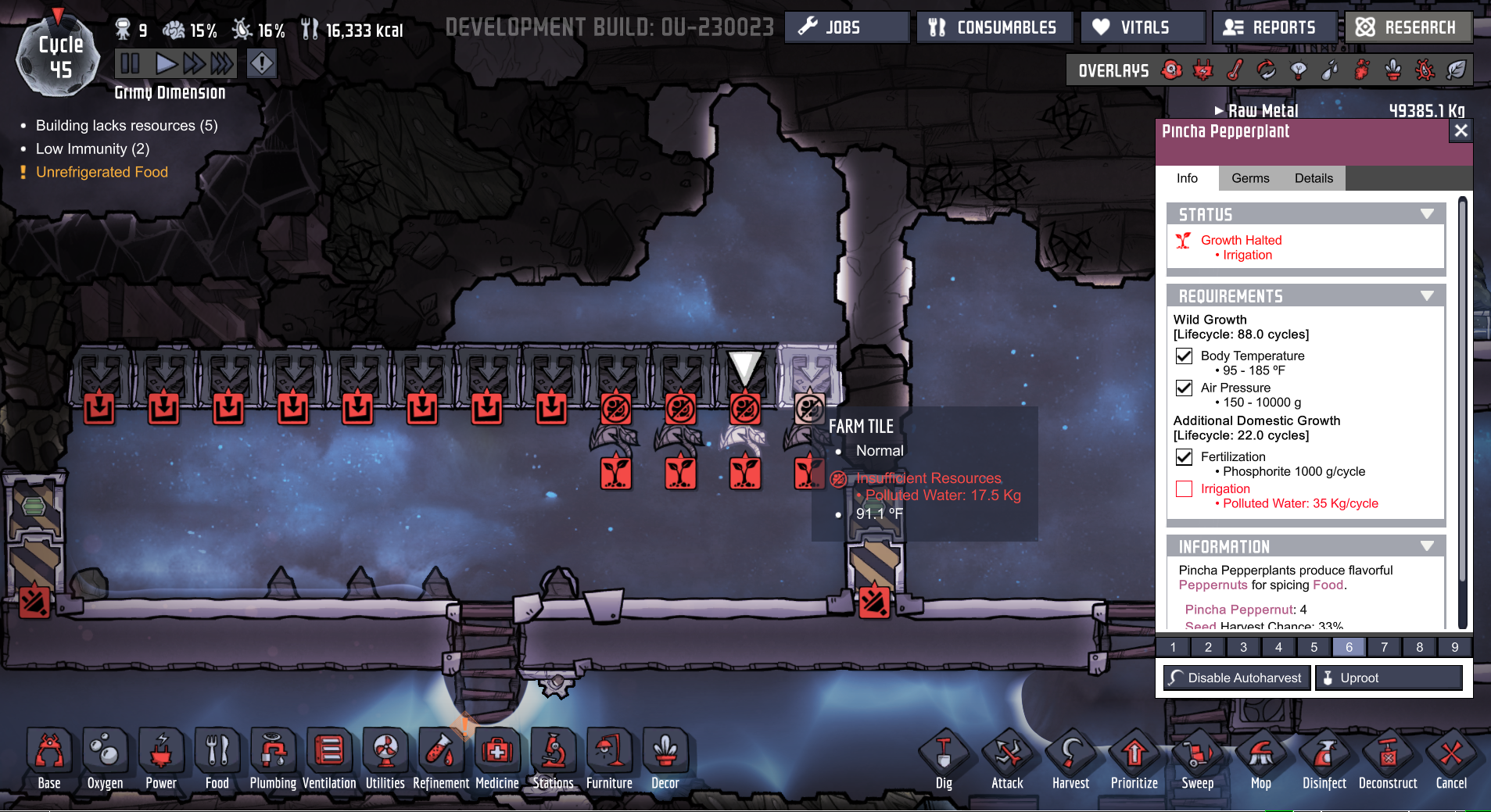Click Disable Autoharvest button

[1236, 678]
